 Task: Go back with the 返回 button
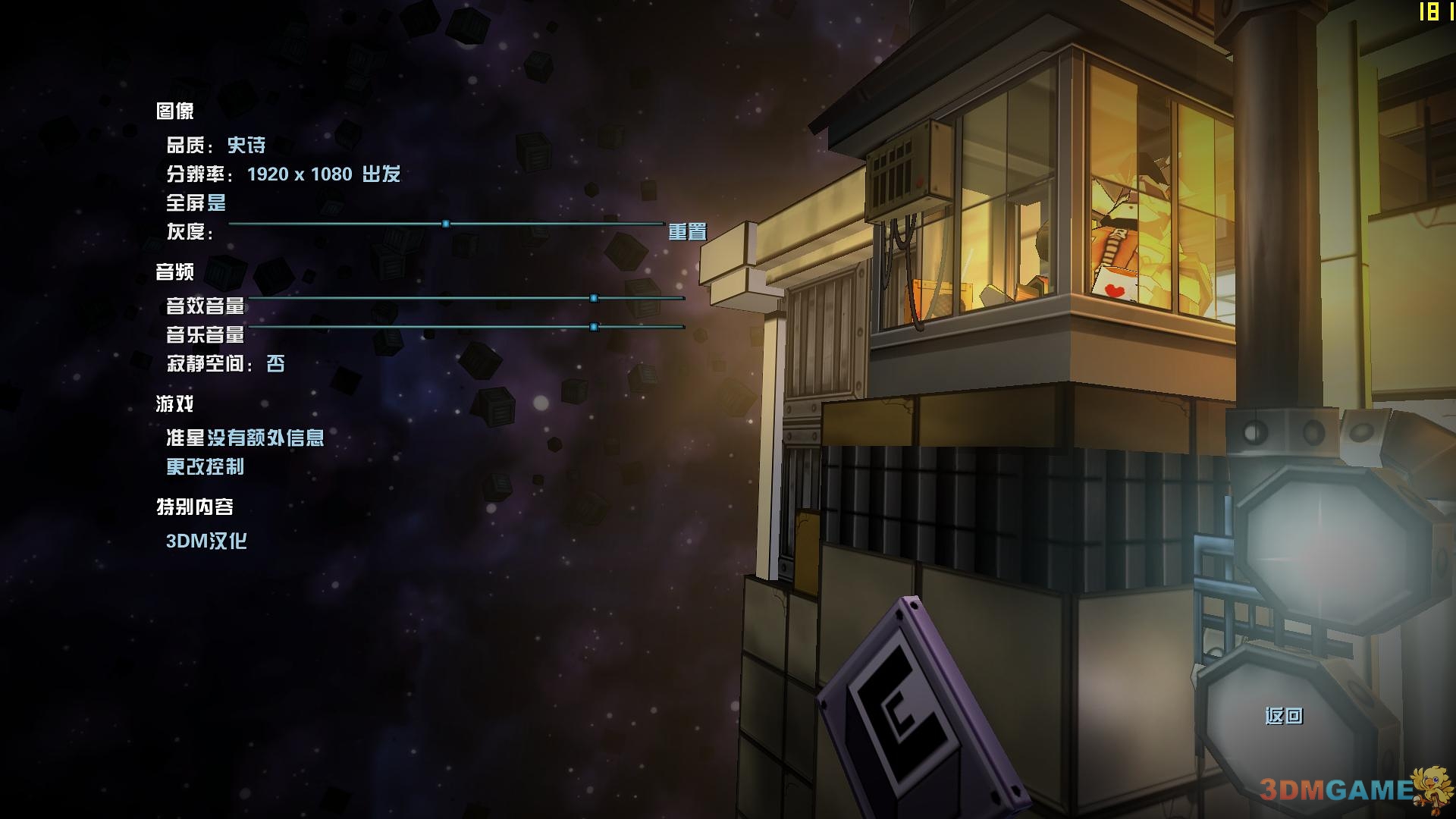[1283, 716]
